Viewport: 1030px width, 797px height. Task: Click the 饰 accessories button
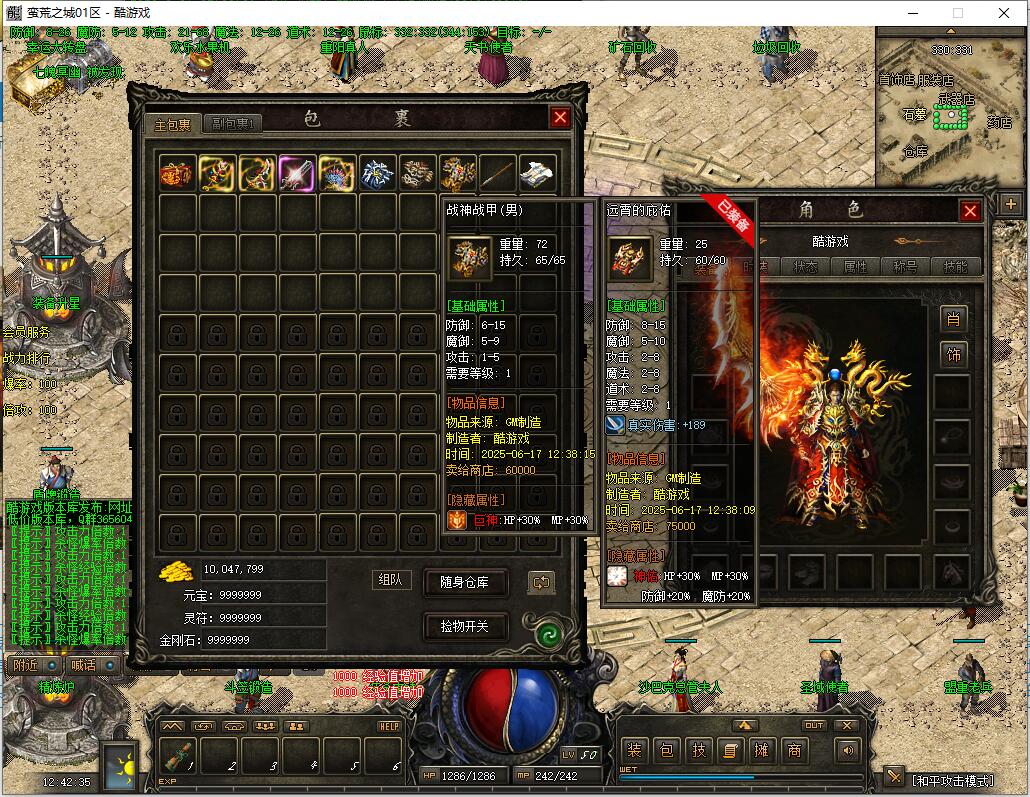953,354
